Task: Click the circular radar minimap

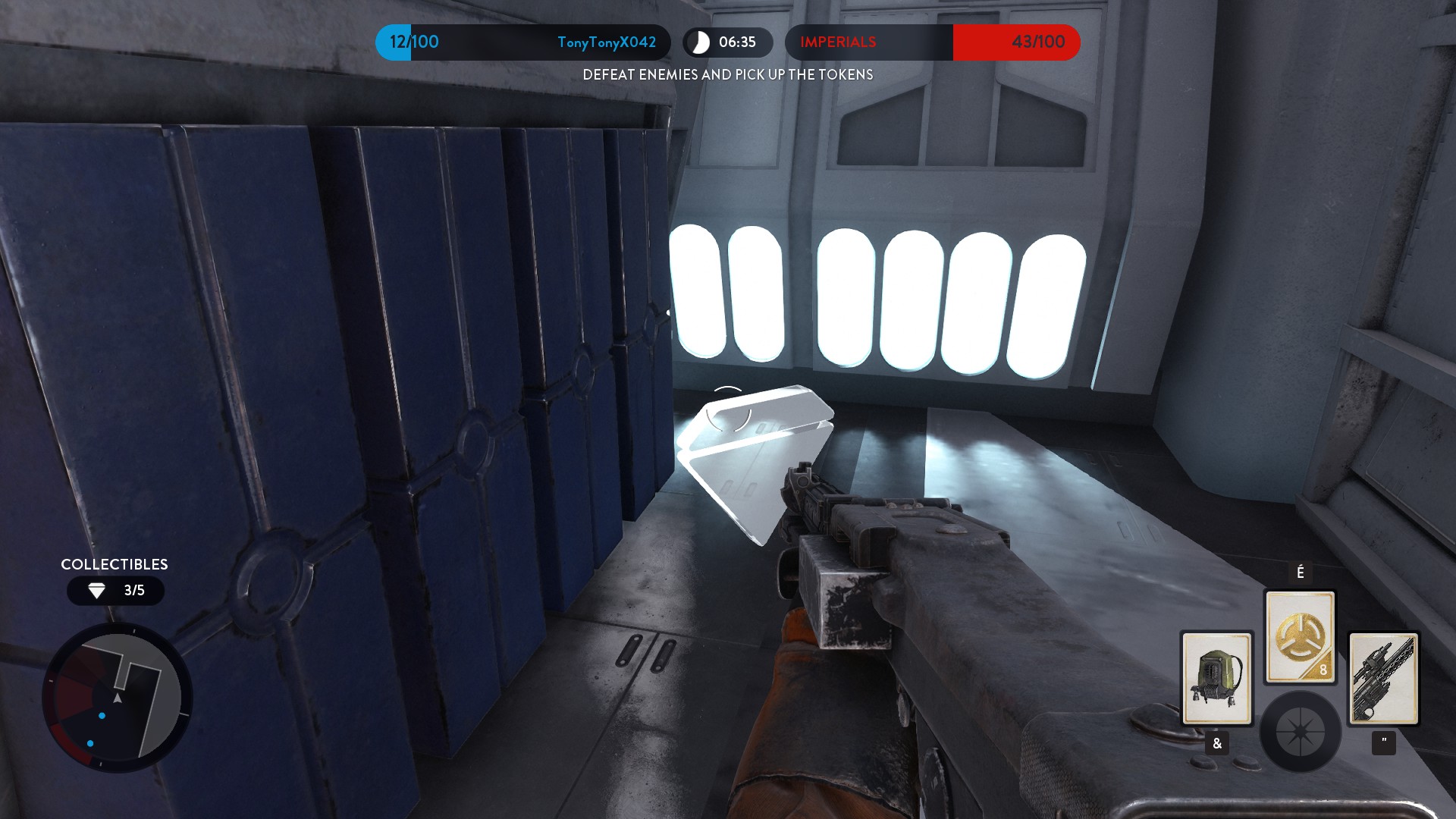Action: tap(118, 698)
